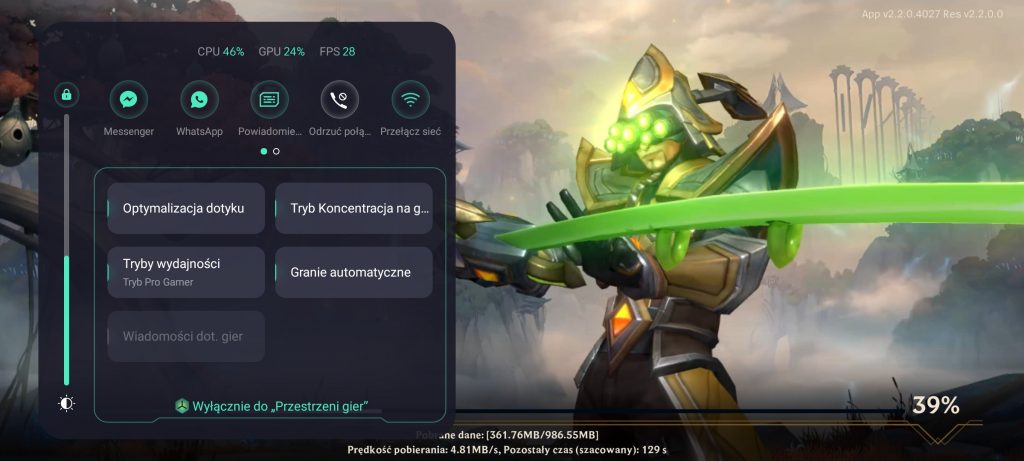Enable Optymalizacja dotyku option
1024x461 pixels.
pyautogui.click(x=186, y=209)
